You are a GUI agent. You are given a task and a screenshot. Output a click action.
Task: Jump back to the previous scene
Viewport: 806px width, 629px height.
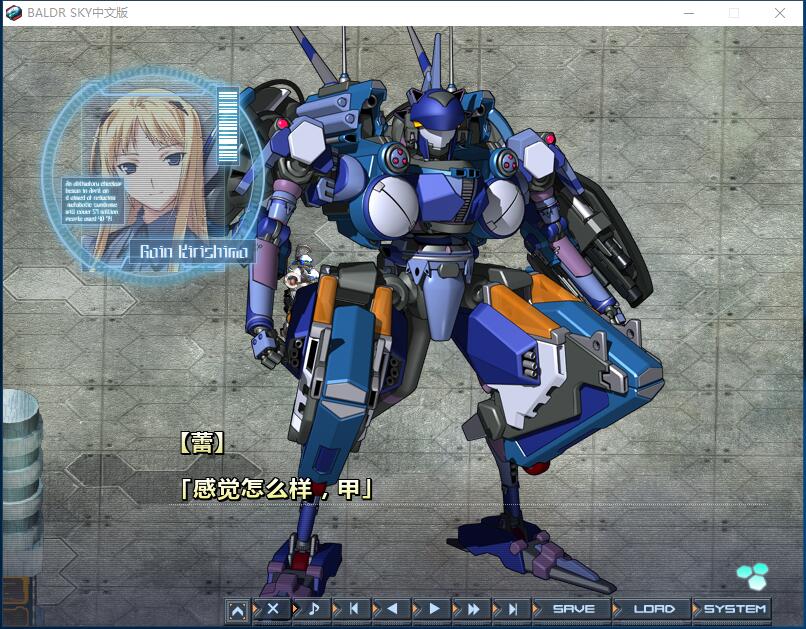(x=353, y=608)
